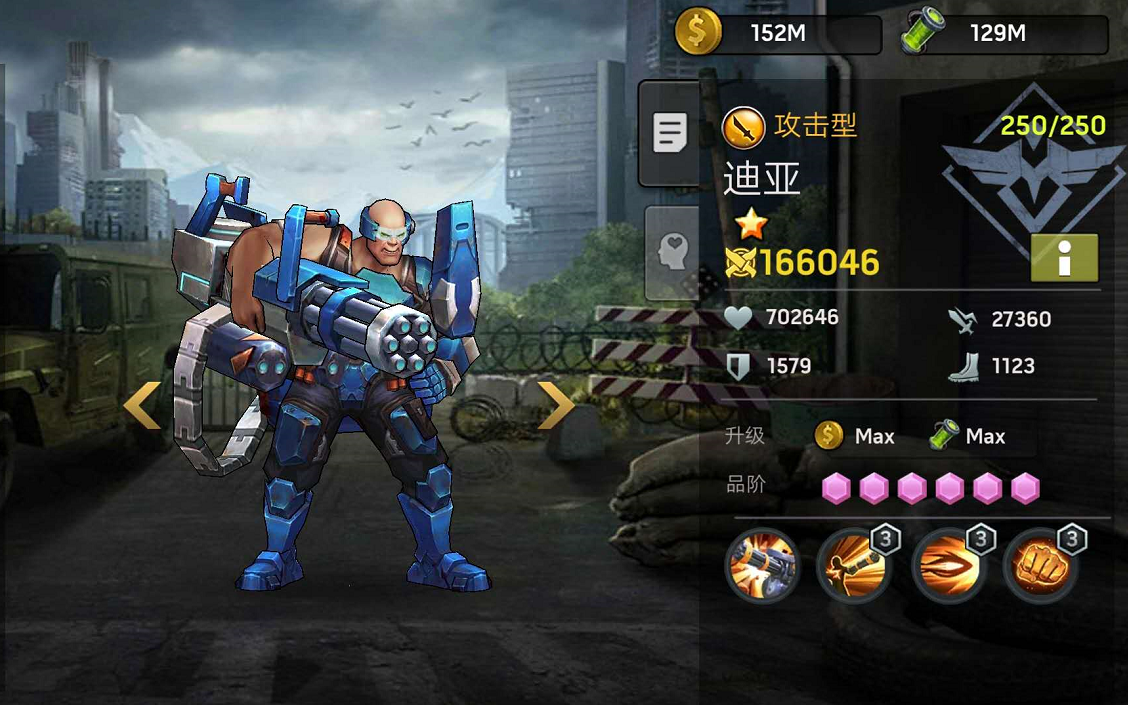Select the fist punch skill icon

[x=1040, y=565]
